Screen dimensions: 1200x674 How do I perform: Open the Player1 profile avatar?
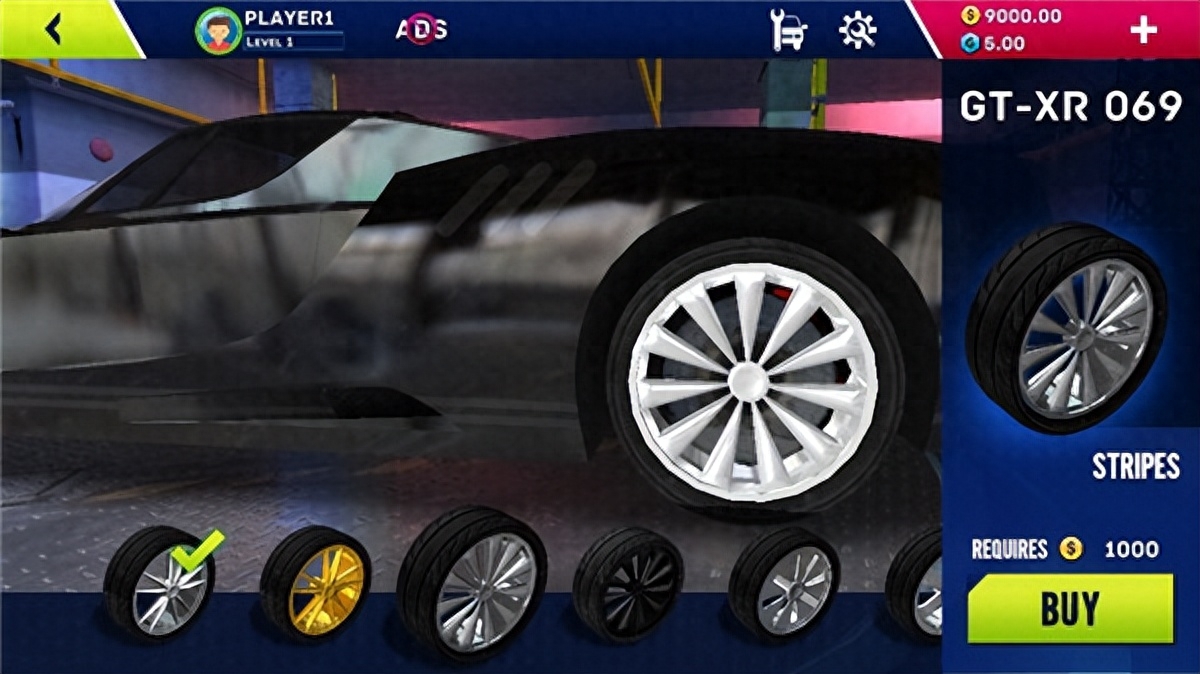218,30
